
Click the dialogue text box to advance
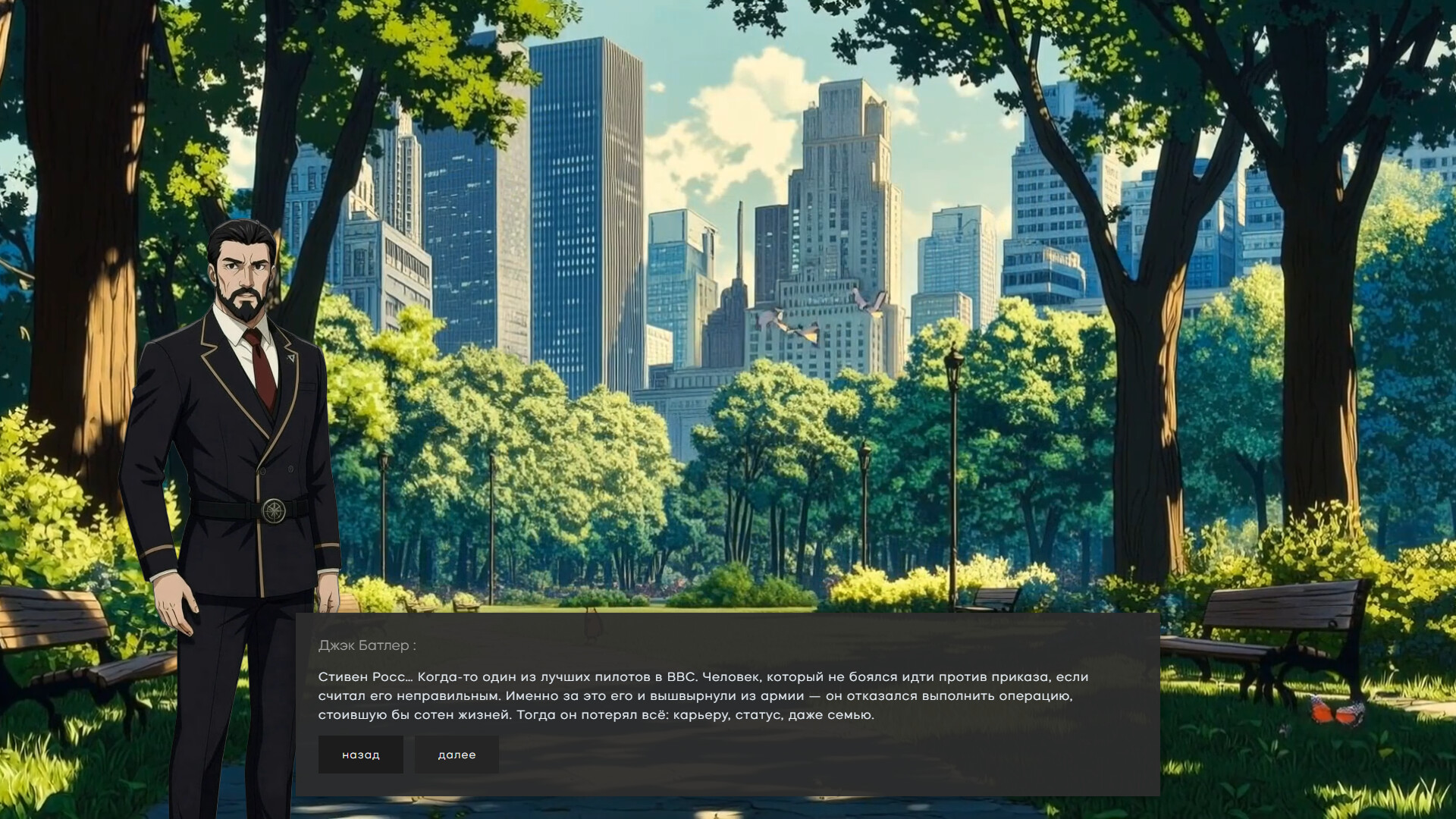point(720,694)
